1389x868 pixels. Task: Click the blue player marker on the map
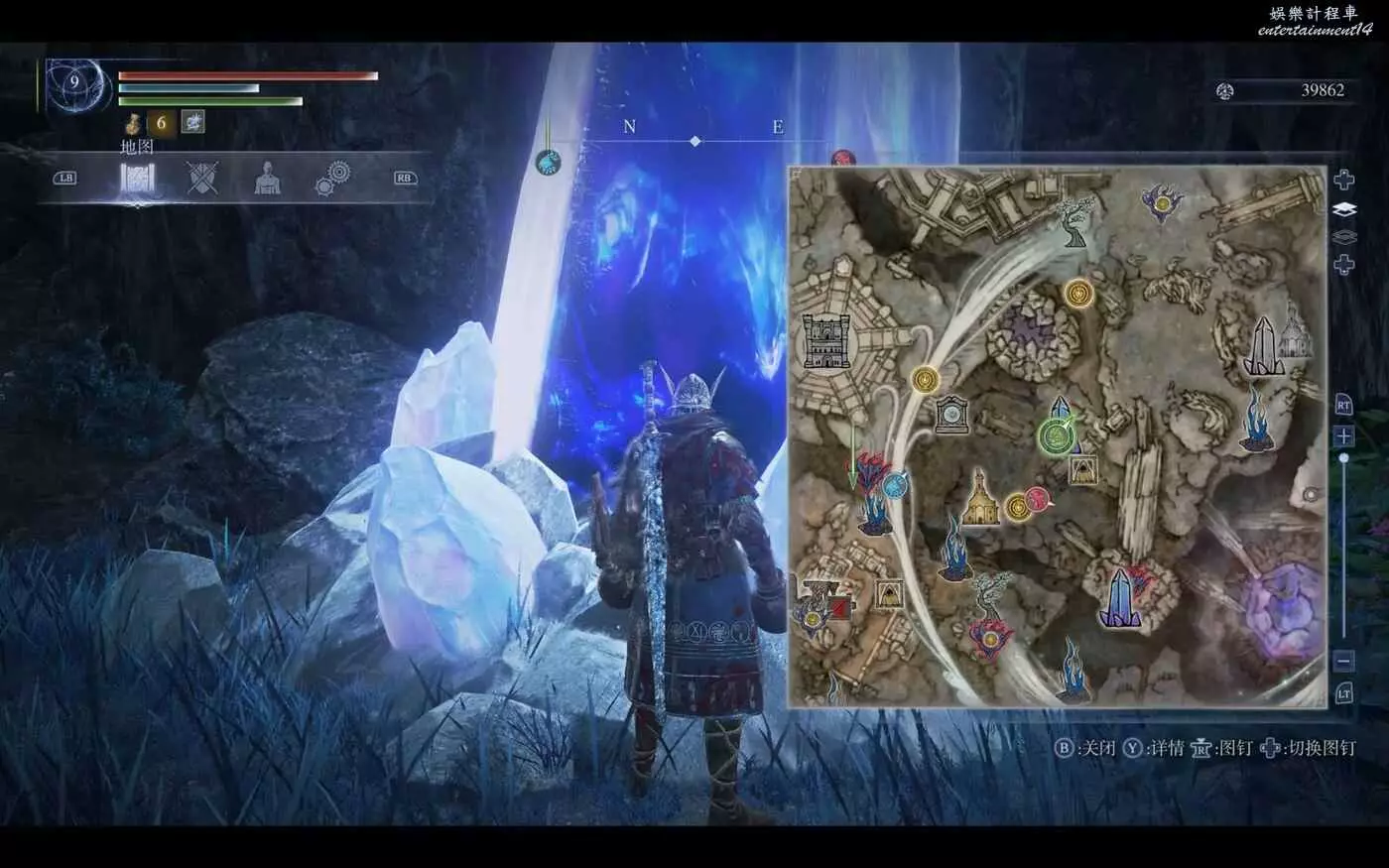point(896,484)
